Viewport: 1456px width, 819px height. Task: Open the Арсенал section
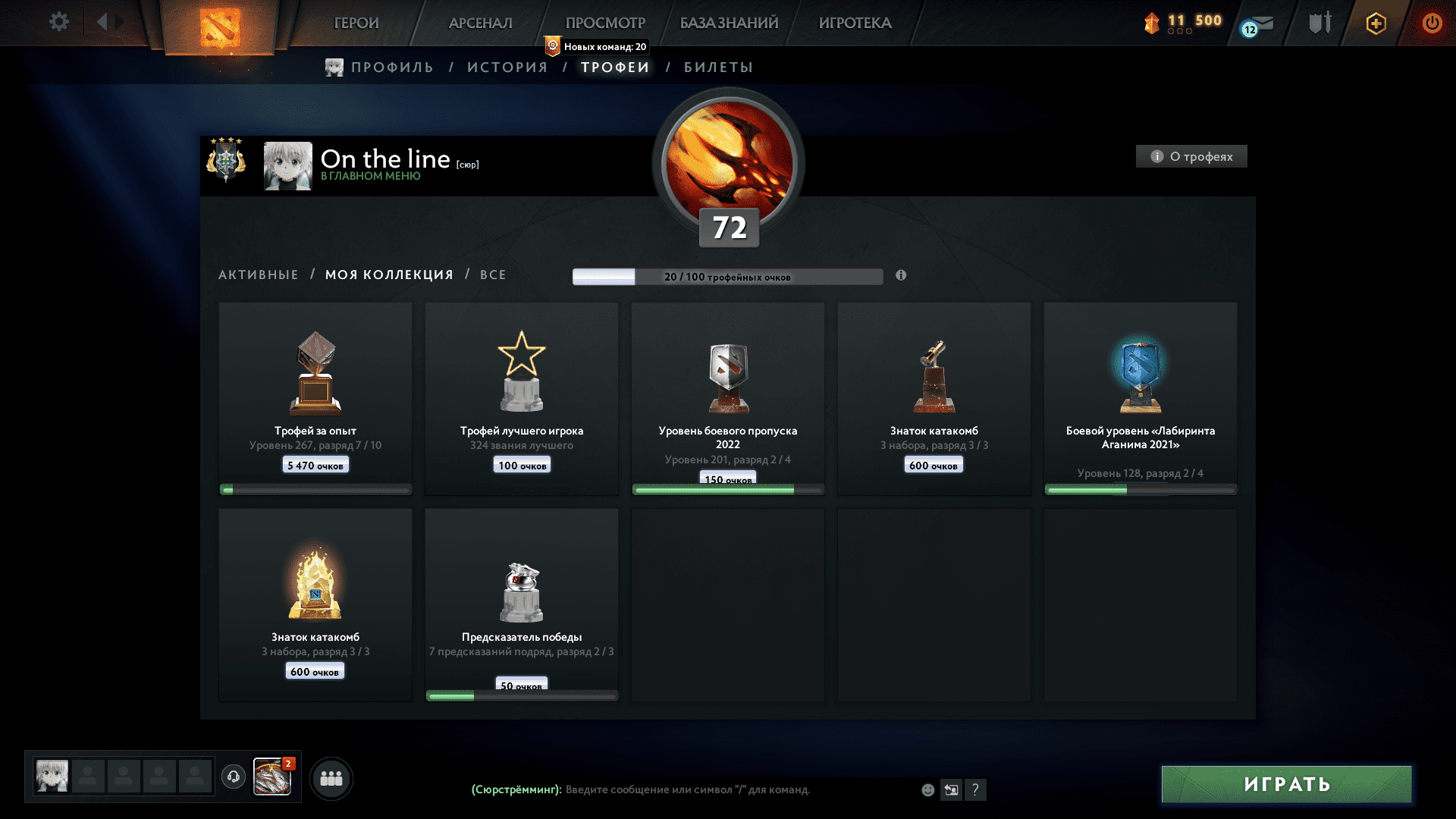480,23
